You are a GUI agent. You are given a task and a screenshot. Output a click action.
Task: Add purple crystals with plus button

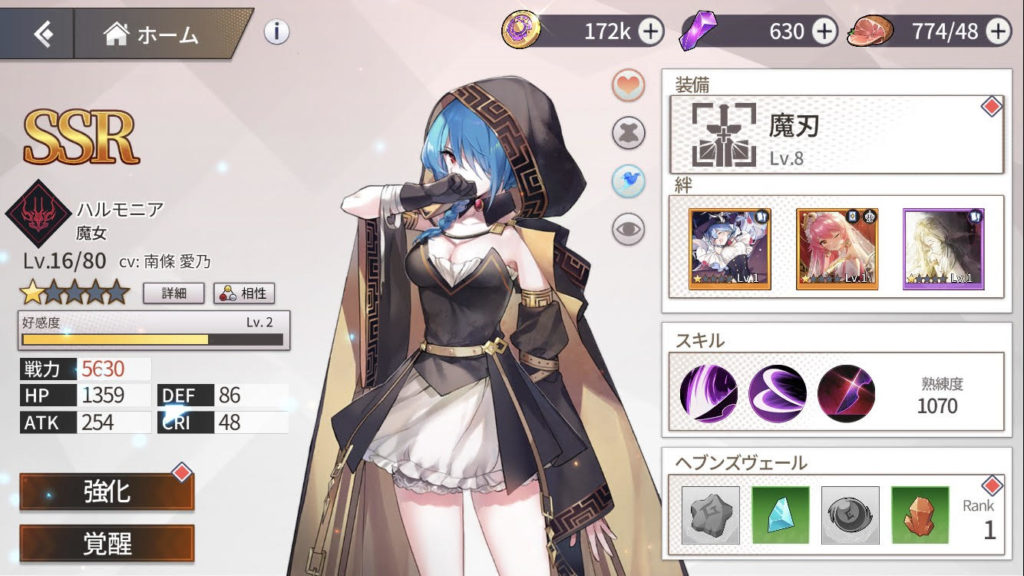tap(824, 32)
